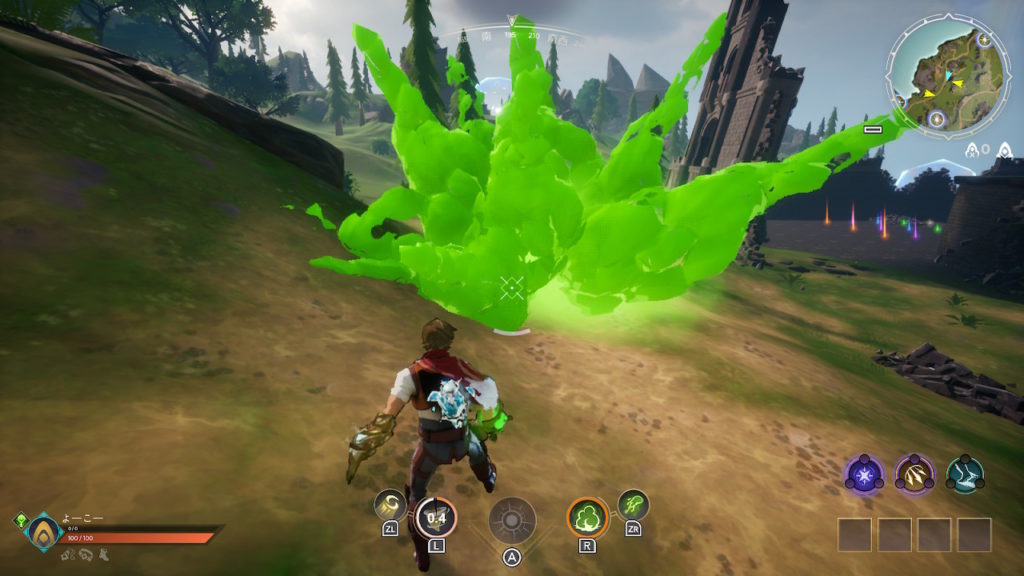Use the green toxic spray spell icon
The height and width of the screenshot is (576, 1024).
click(633, 504)
